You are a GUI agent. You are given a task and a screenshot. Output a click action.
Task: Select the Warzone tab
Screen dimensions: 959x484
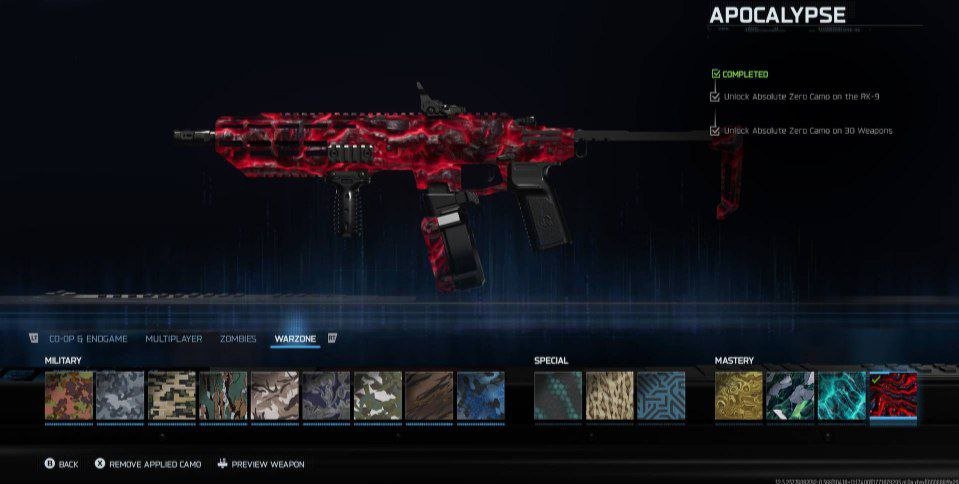295,339
